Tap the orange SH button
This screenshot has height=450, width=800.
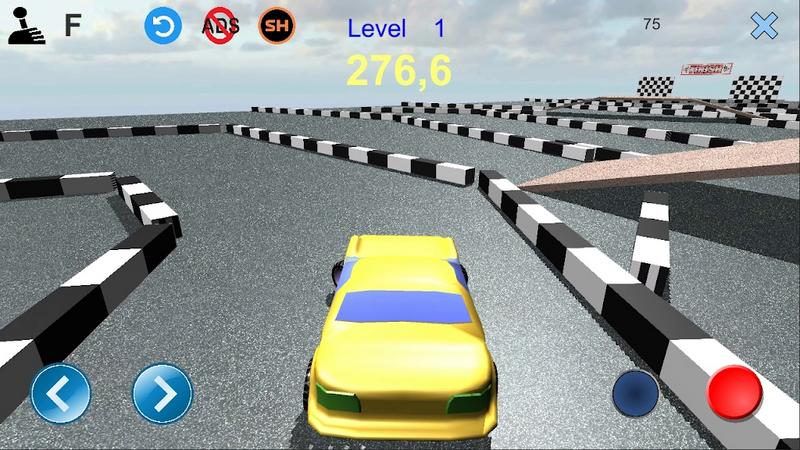[x=277, y=26]
